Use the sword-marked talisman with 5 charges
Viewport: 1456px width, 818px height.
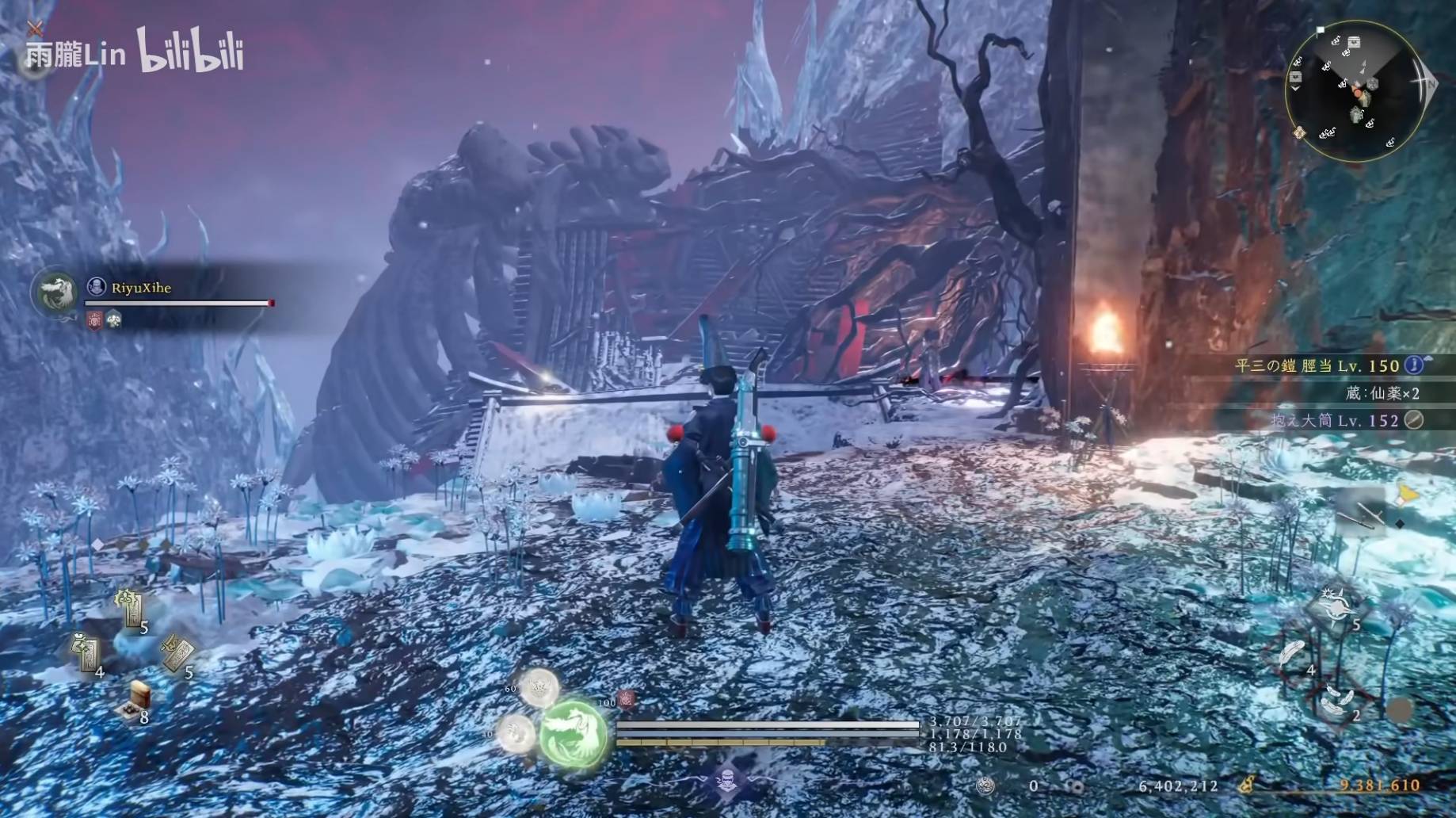[176, 653]
